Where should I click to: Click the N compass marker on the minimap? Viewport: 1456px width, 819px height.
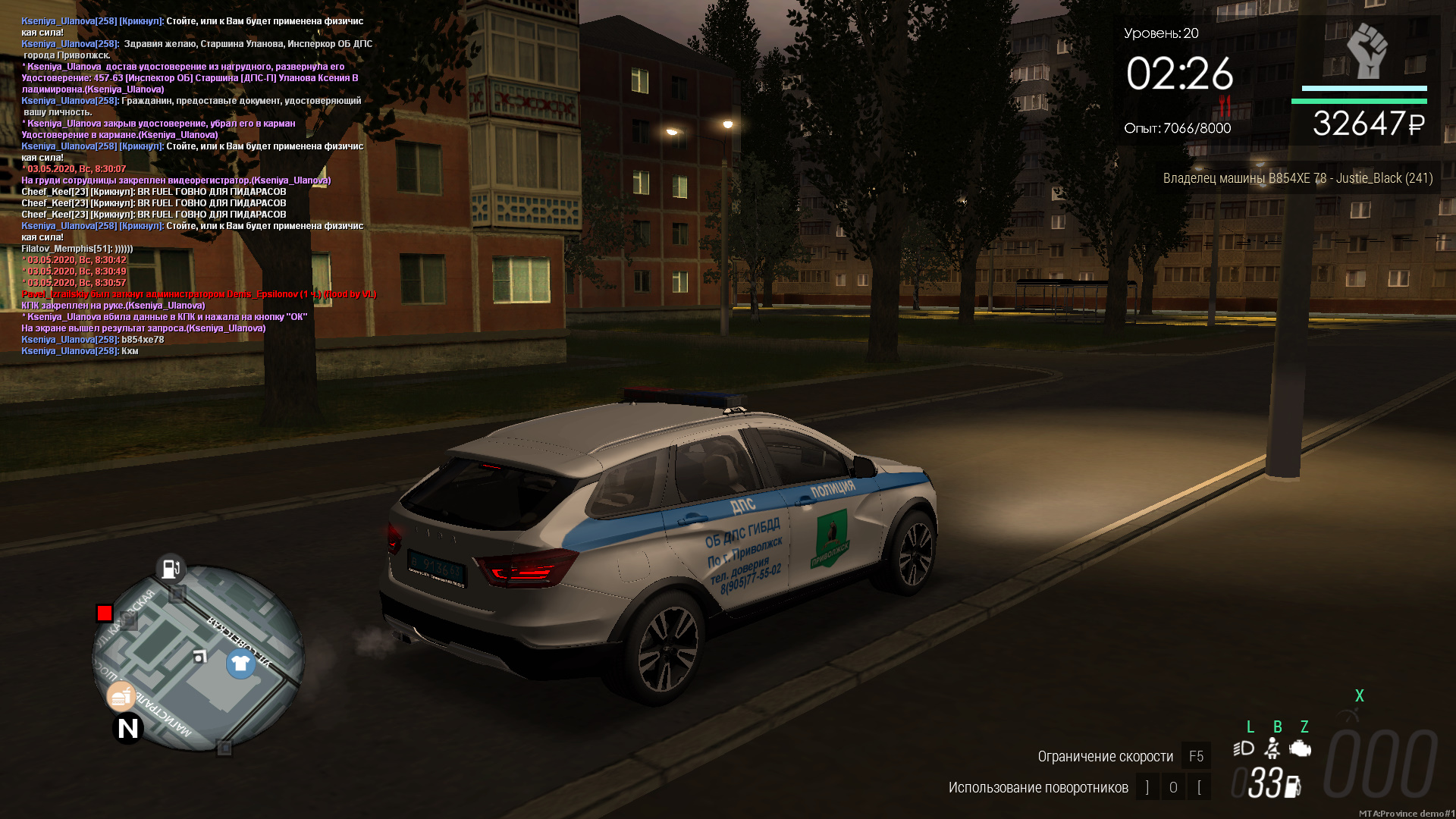(128, 729)
